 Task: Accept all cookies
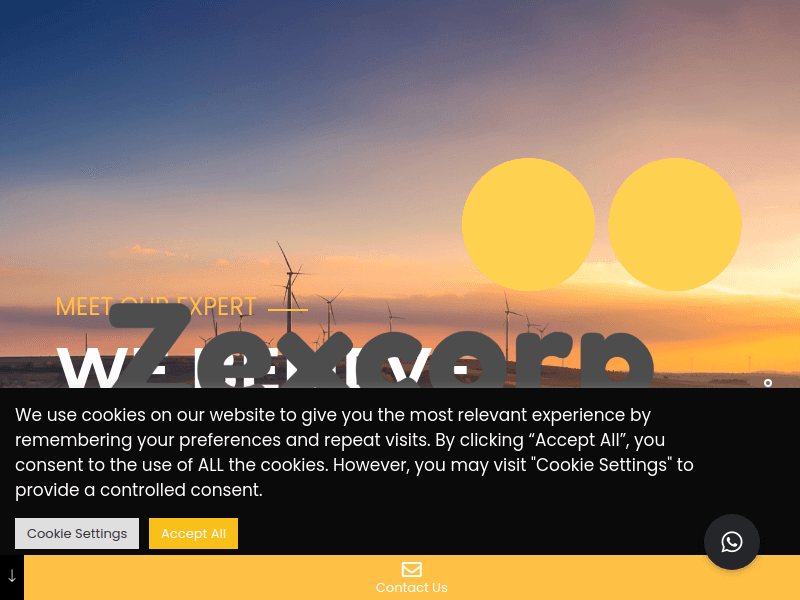click(193, 533)
